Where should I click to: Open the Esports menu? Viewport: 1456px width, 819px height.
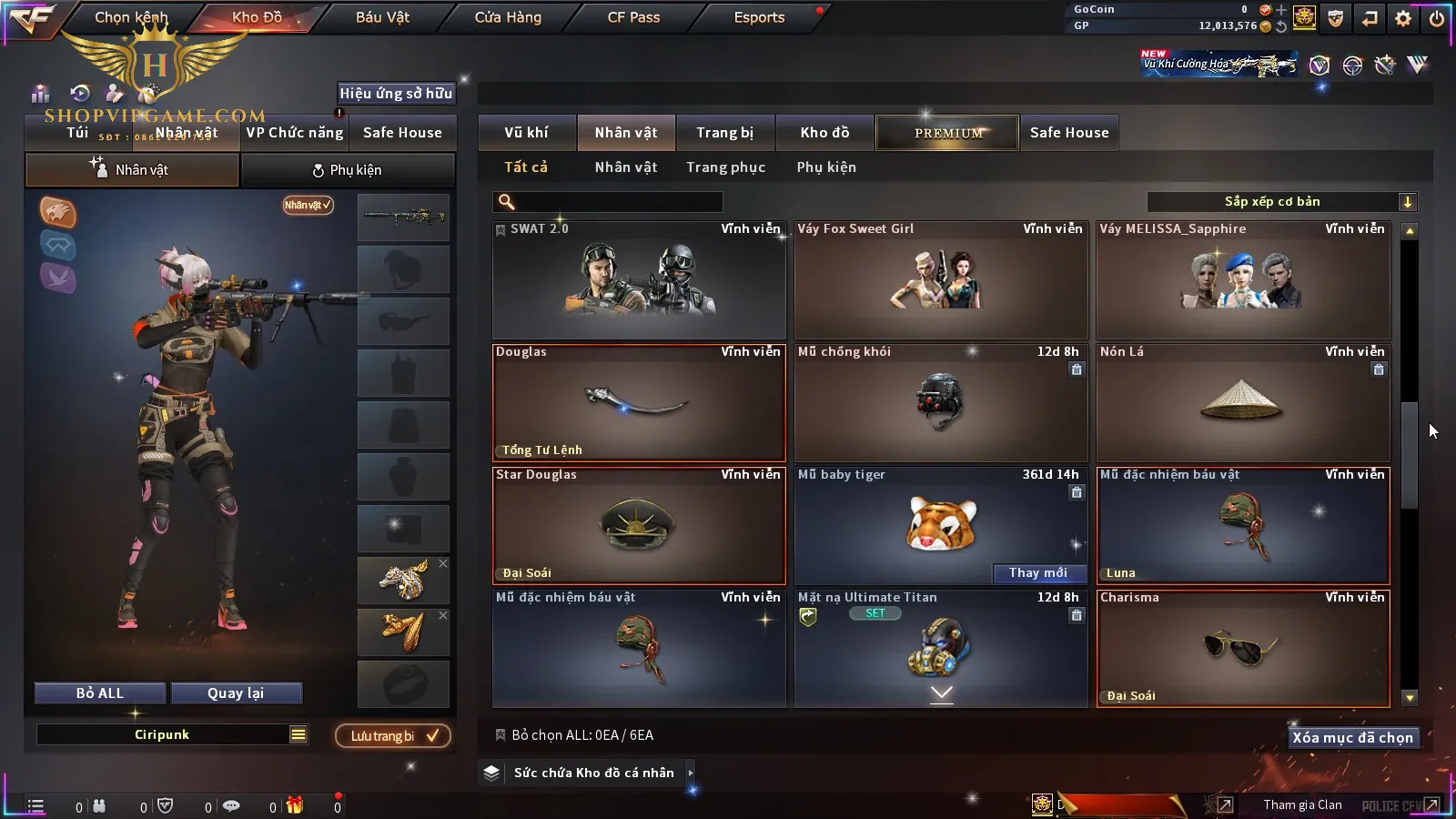759,17
